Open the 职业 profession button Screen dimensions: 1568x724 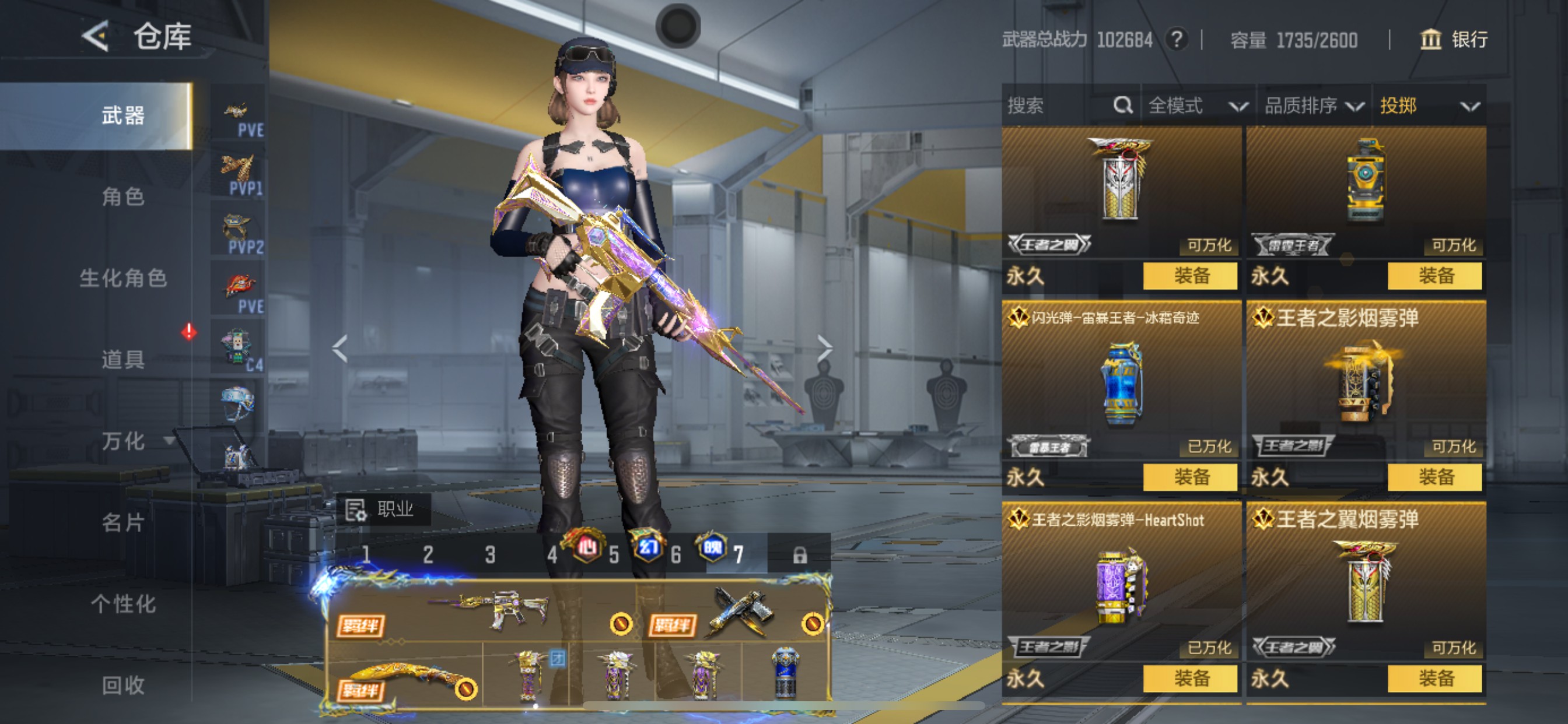point(383,509)
